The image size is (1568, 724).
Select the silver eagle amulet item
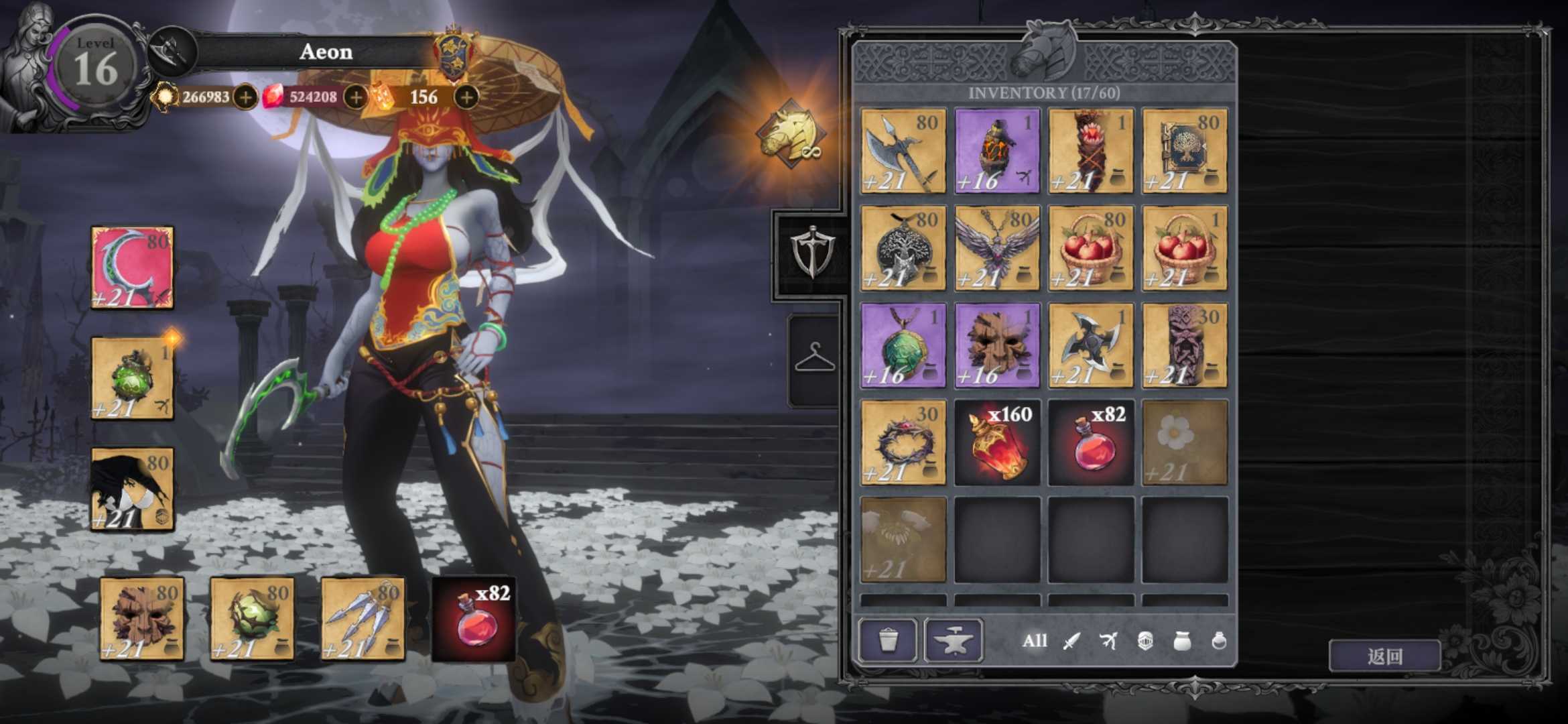(x=997, y=248)
